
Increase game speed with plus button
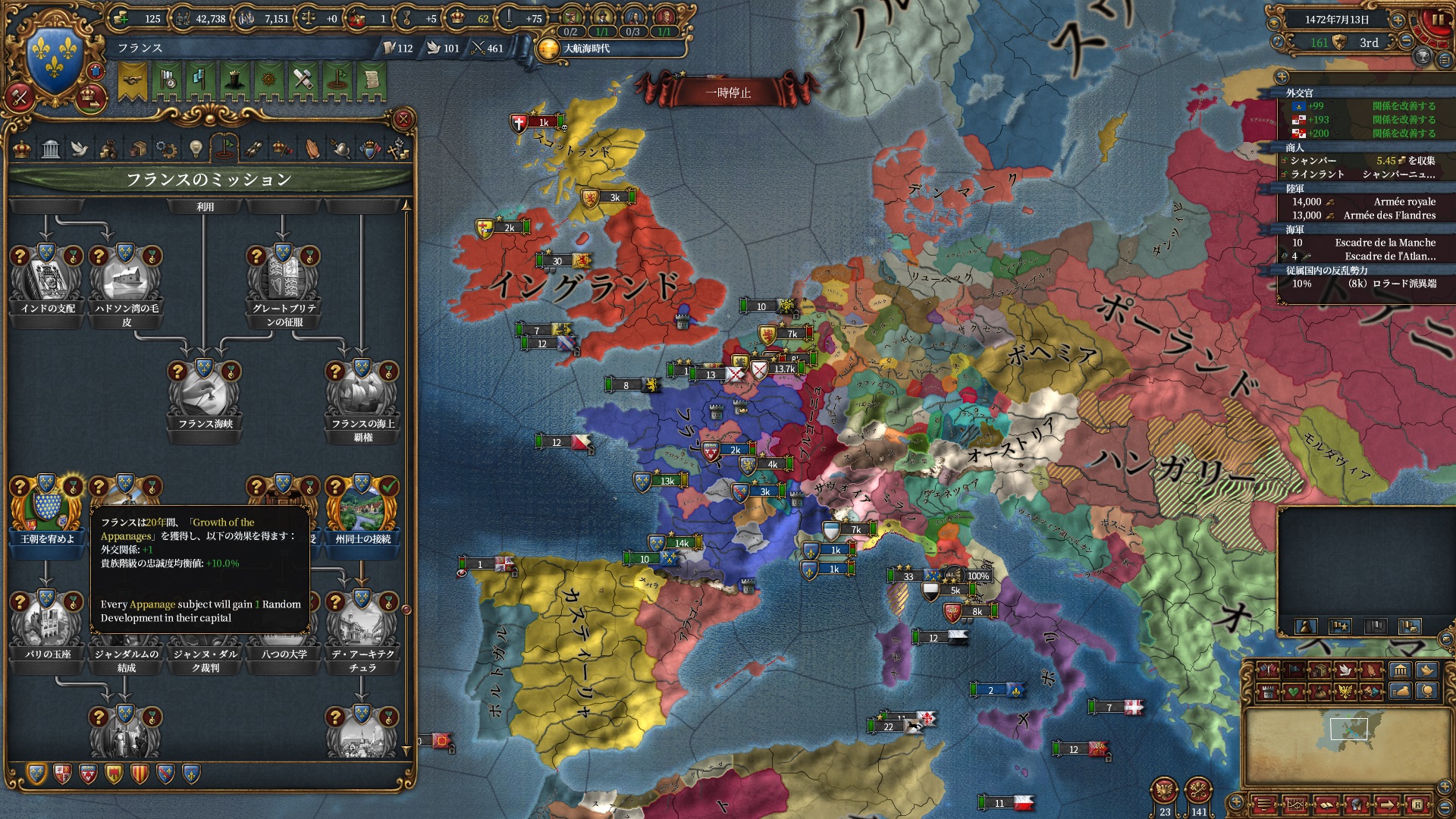(x=1398, y=20)
